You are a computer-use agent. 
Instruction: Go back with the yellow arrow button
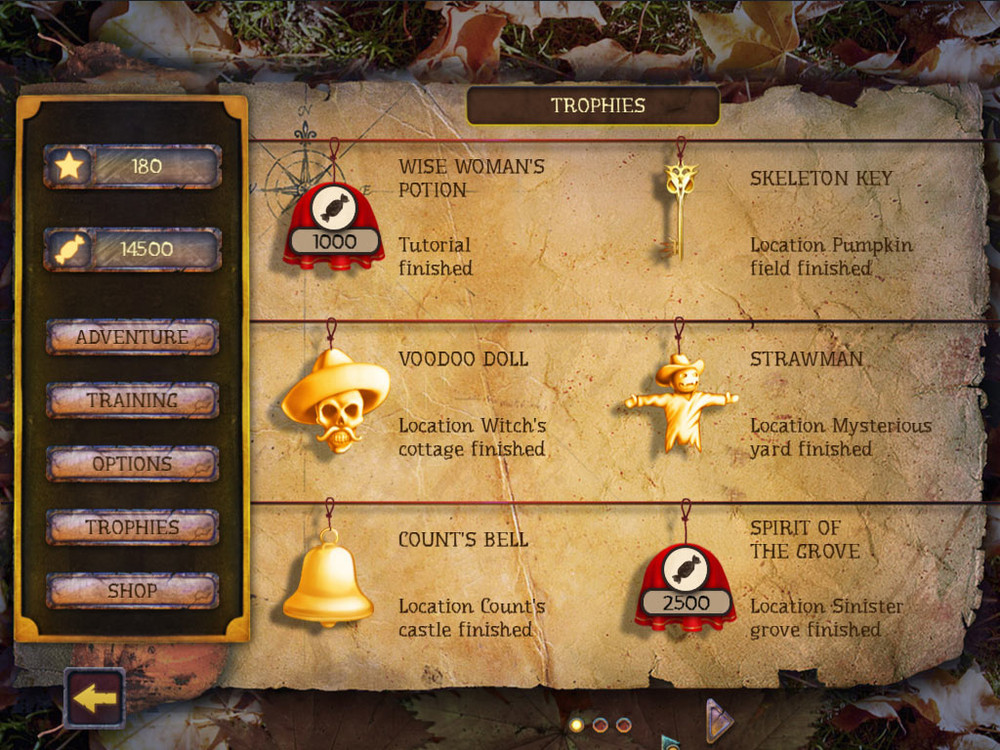[95, 698]
